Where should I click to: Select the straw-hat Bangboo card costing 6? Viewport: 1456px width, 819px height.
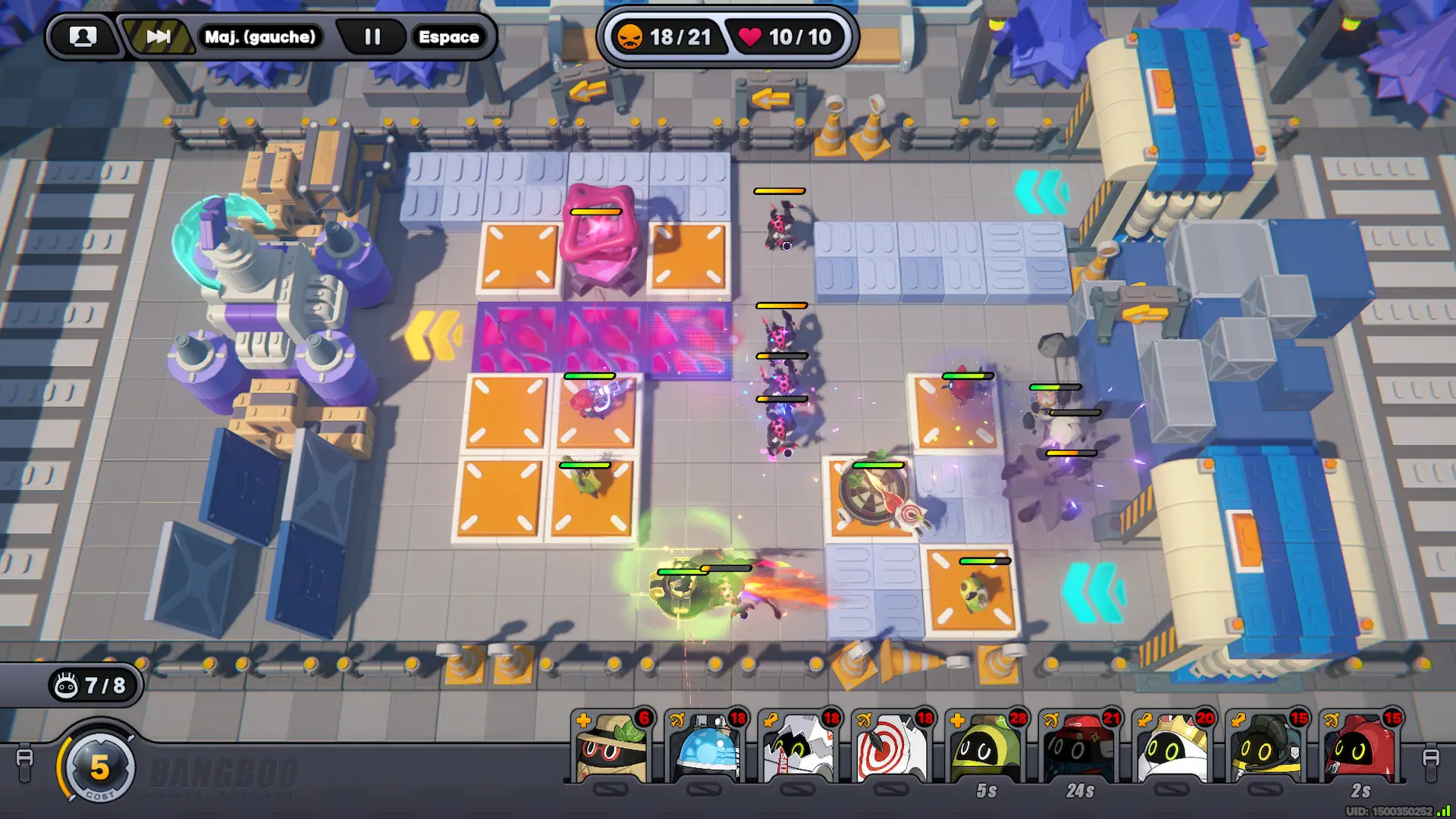(x=611, y=748)
